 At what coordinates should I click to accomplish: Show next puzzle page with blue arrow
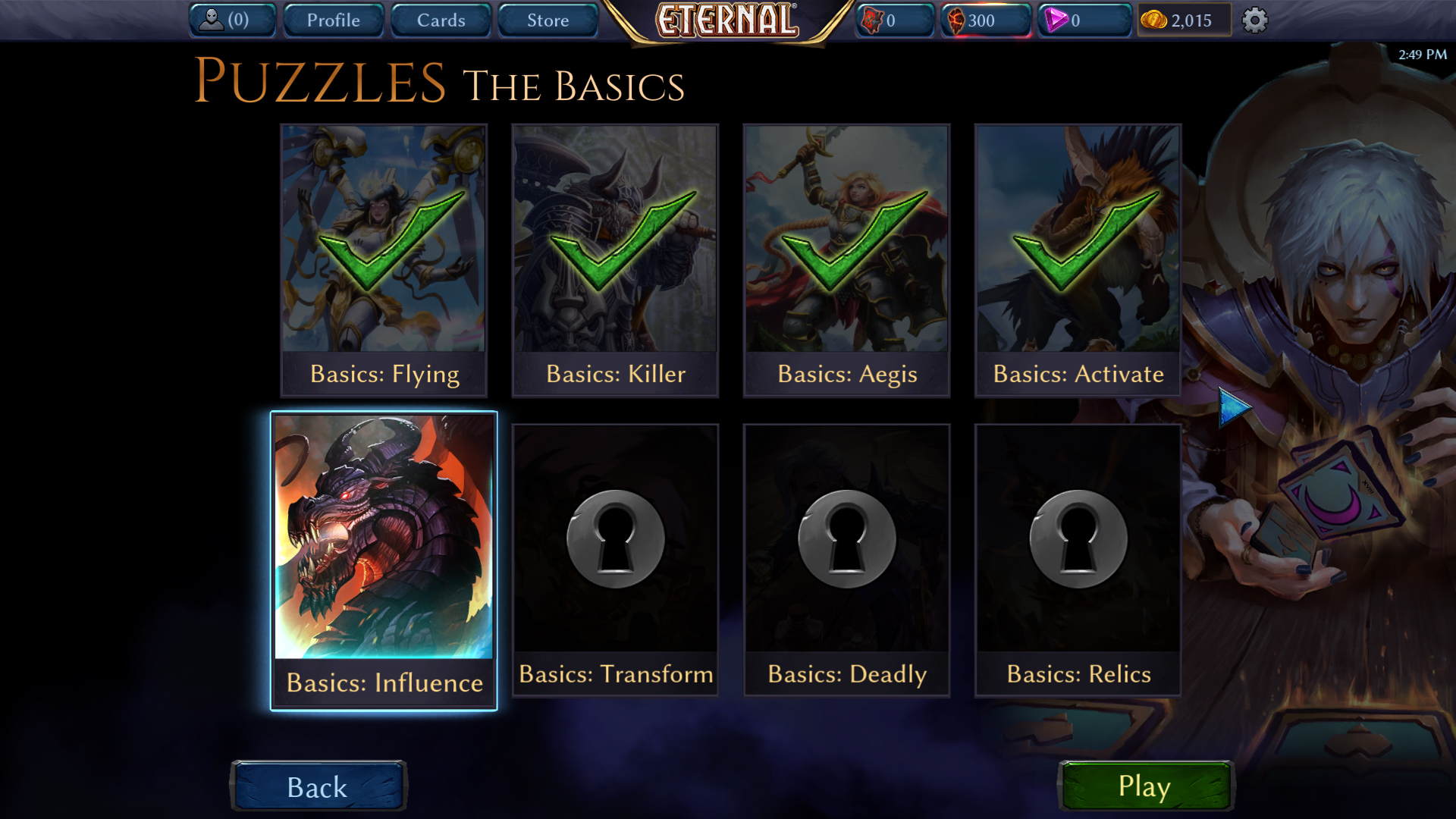1233,407
